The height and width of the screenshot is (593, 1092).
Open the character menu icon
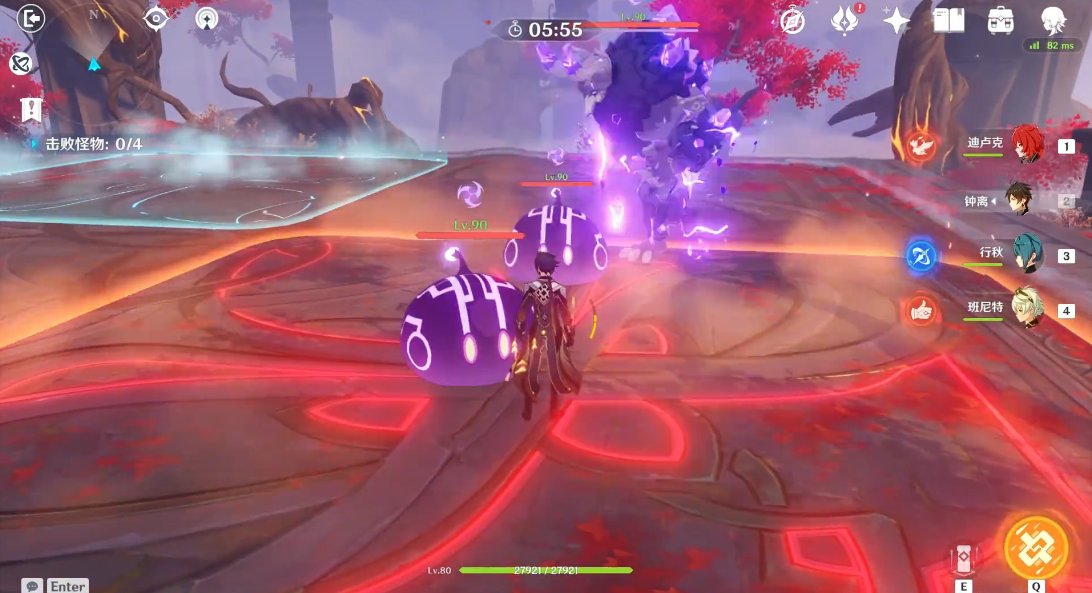pyautogui.click(x=1053, y=20)
